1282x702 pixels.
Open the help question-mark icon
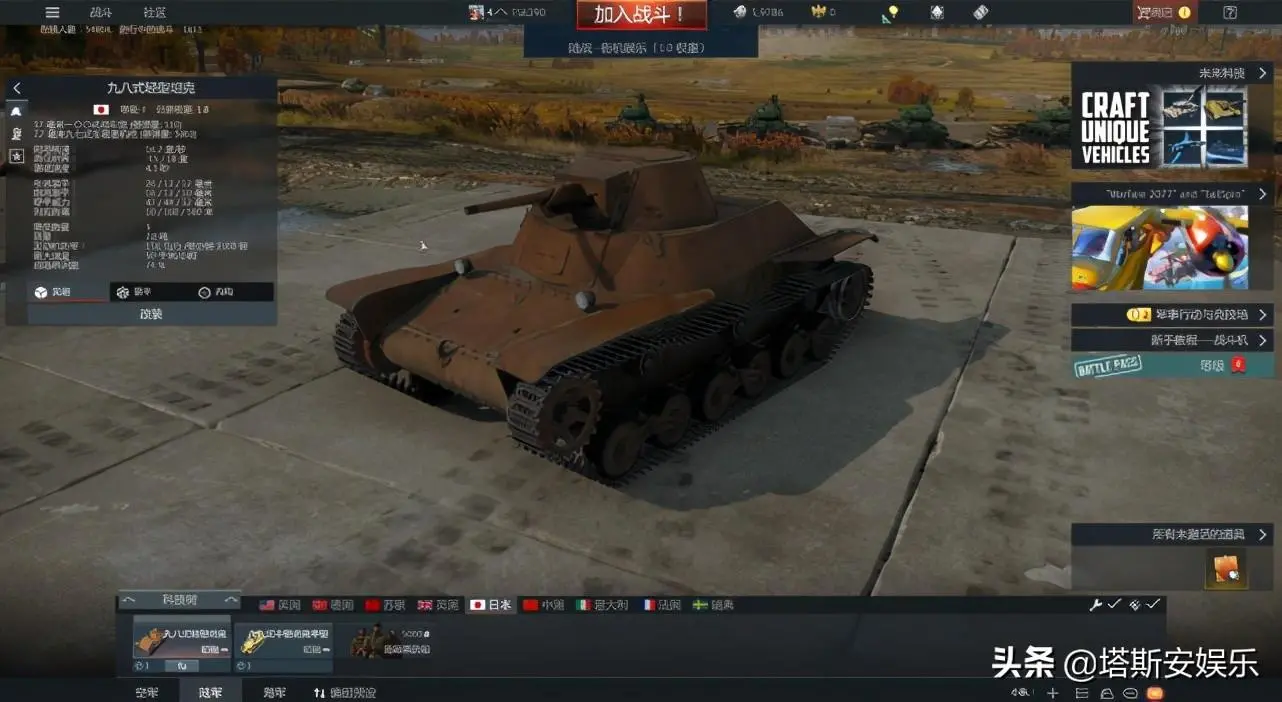click(1230, 12)
